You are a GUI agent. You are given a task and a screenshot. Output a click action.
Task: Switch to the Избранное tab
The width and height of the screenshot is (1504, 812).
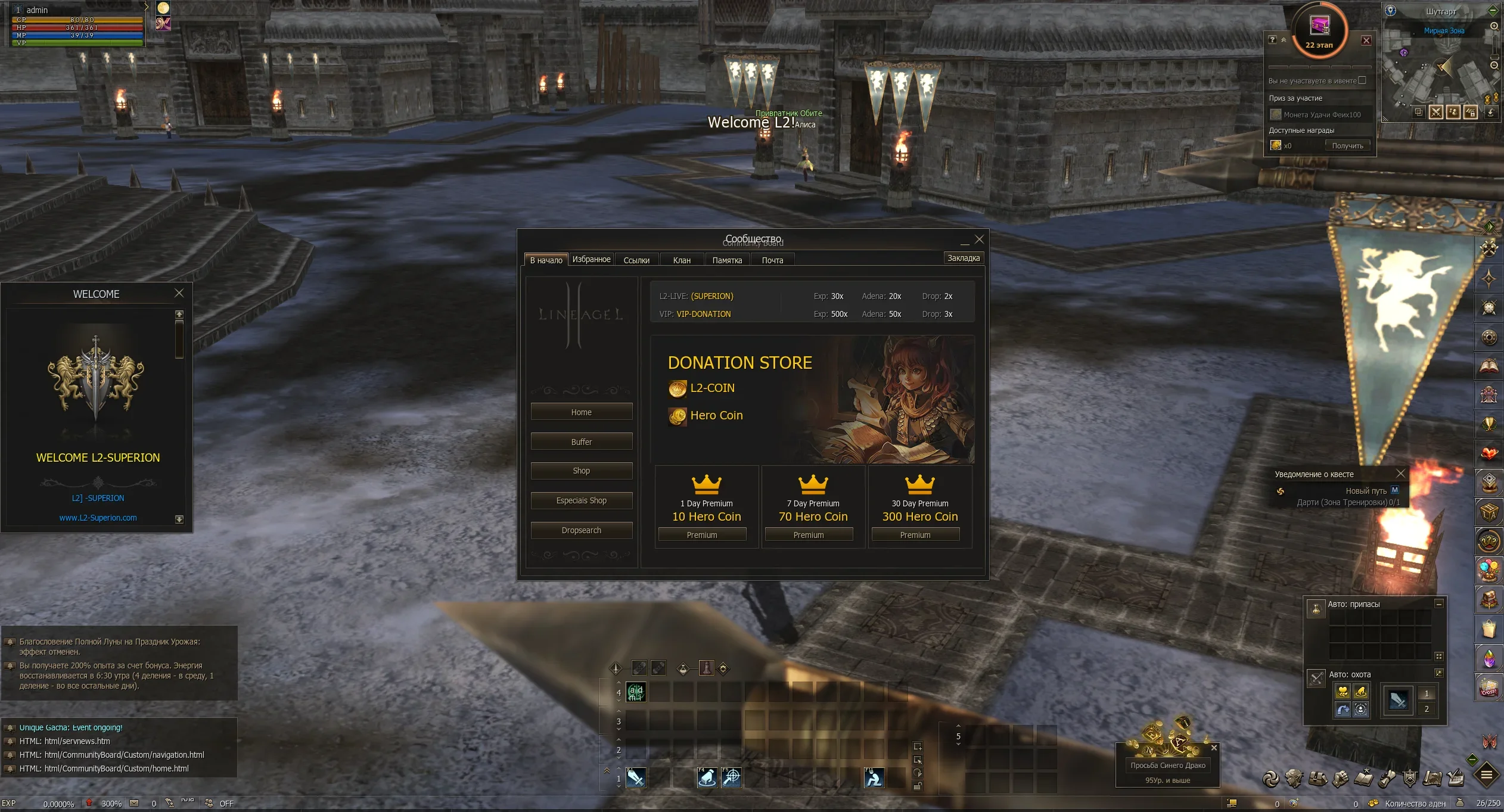pyautogui.click(x=591, y=259)
